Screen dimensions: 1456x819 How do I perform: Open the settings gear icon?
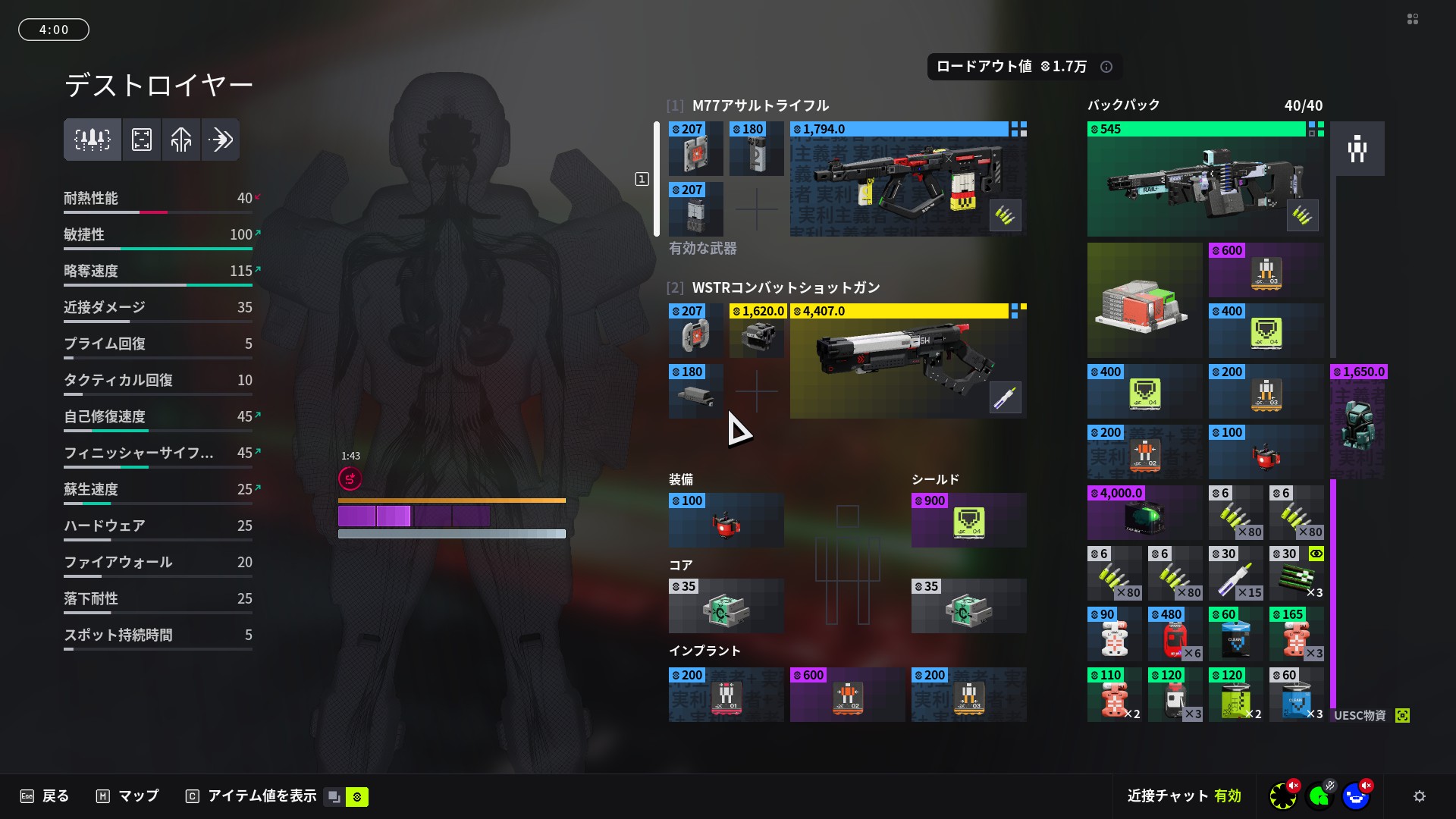coord(1420,796)
